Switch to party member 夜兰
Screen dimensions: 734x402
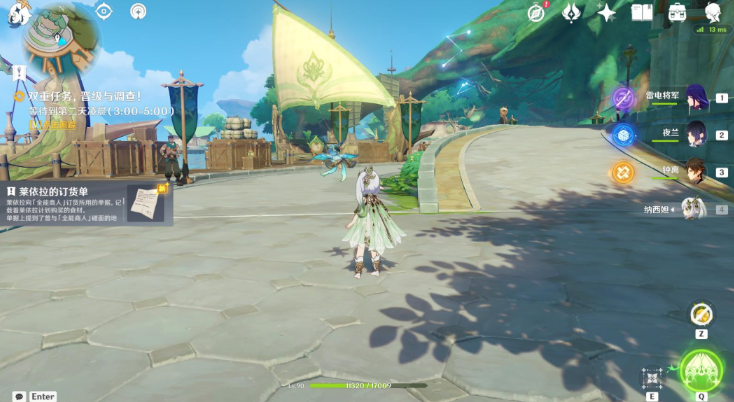tap(696, 134)
